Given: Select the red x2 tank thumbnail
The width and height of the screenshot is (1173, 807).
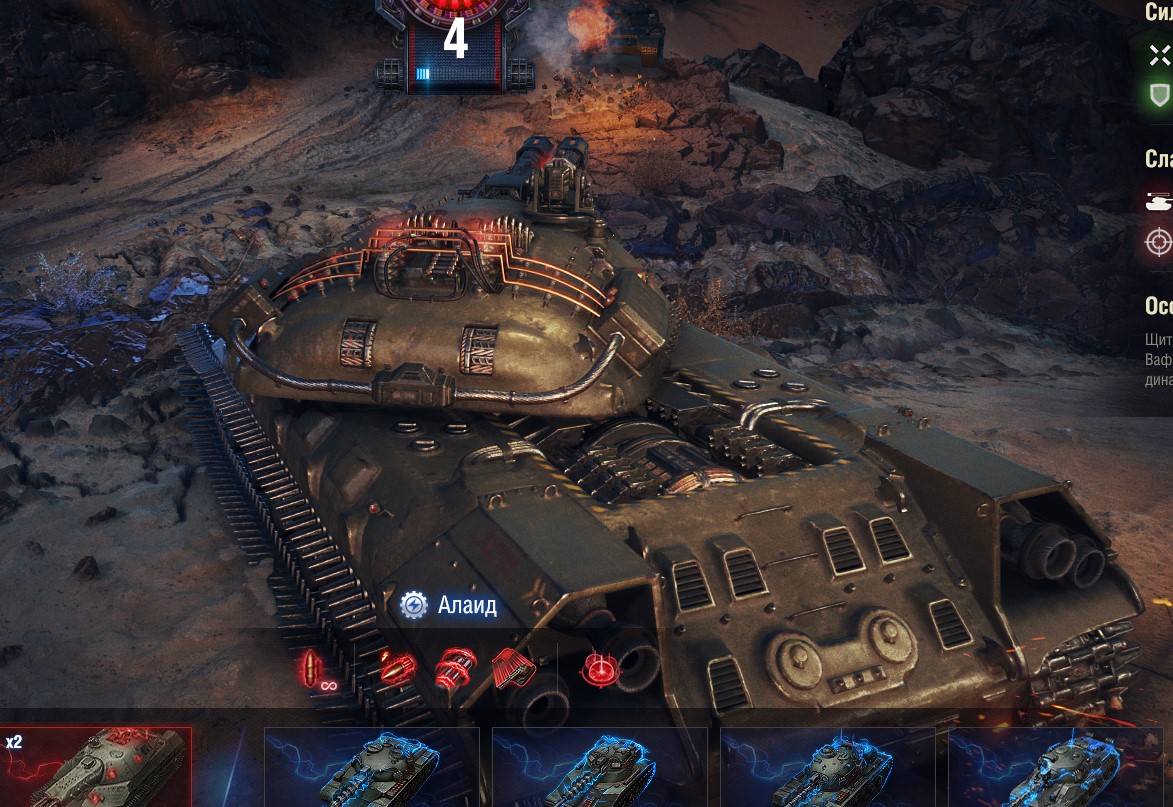Looking at the screenshot, I should pos(96,767).
